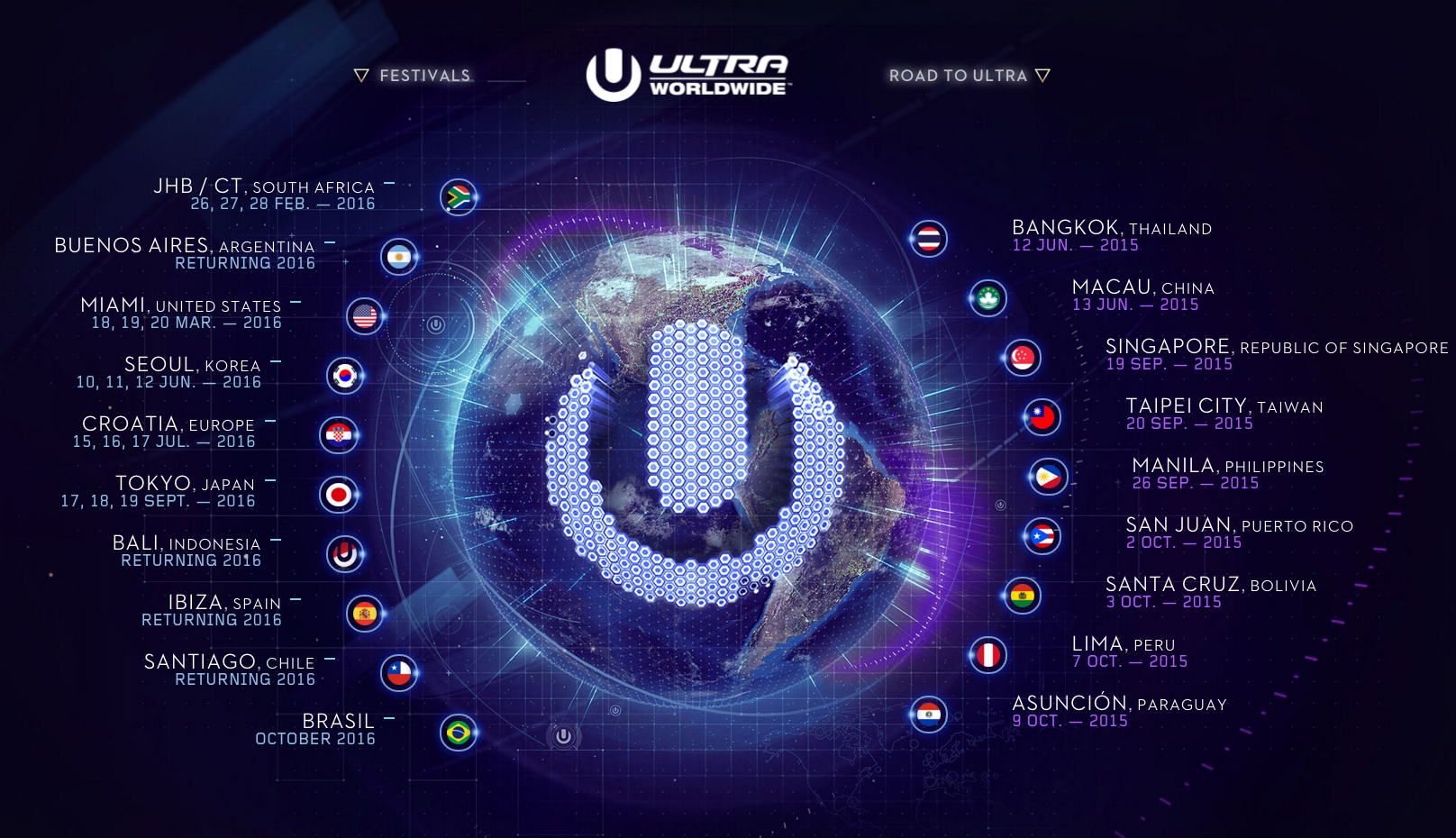Click the Japan flag beside Tokyo
Viewport: 1456px width, 838px height.
tap(338, 494)
